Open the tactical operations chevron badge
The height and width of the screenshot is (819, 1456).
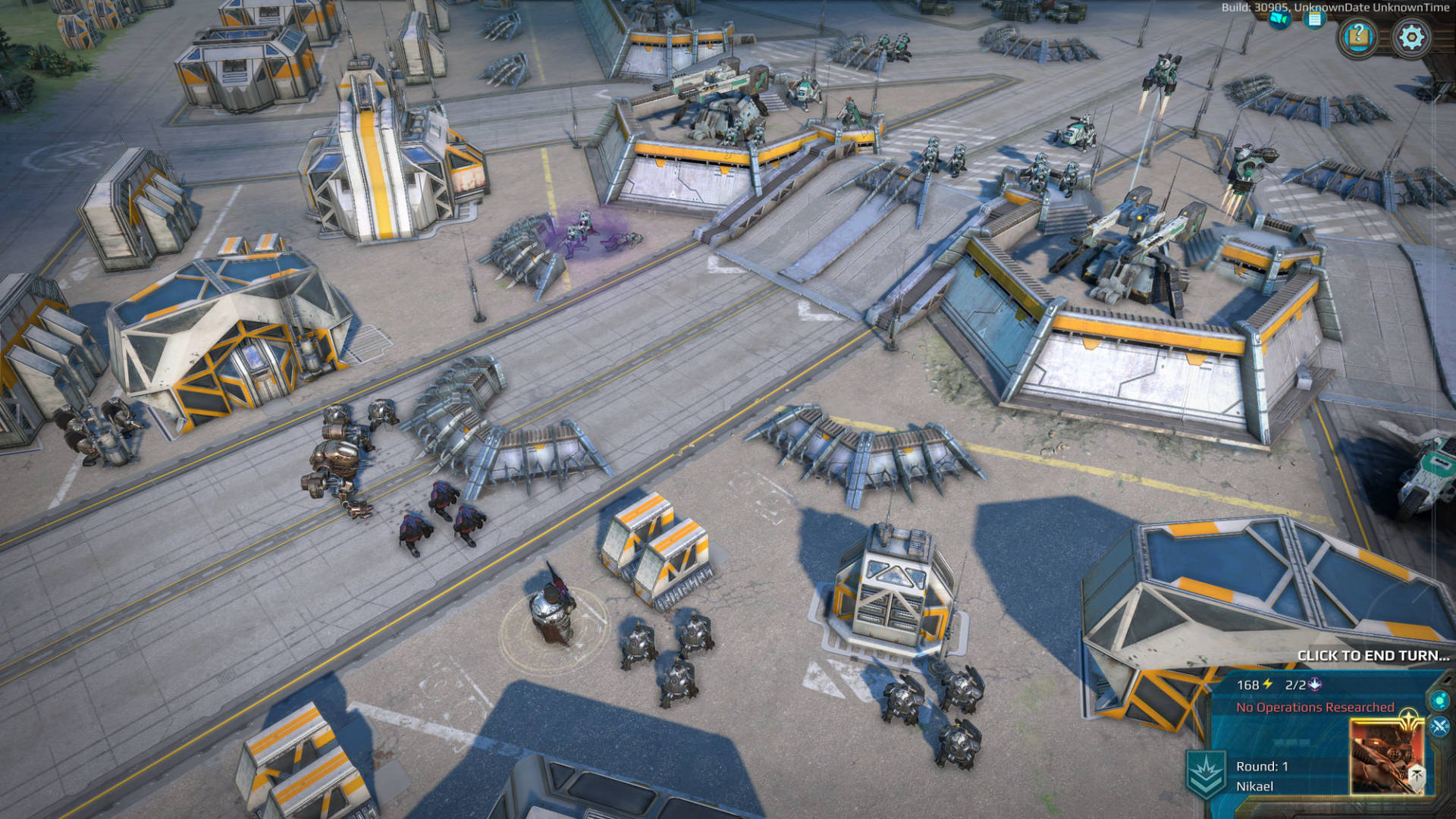[x=1206, y=773]
